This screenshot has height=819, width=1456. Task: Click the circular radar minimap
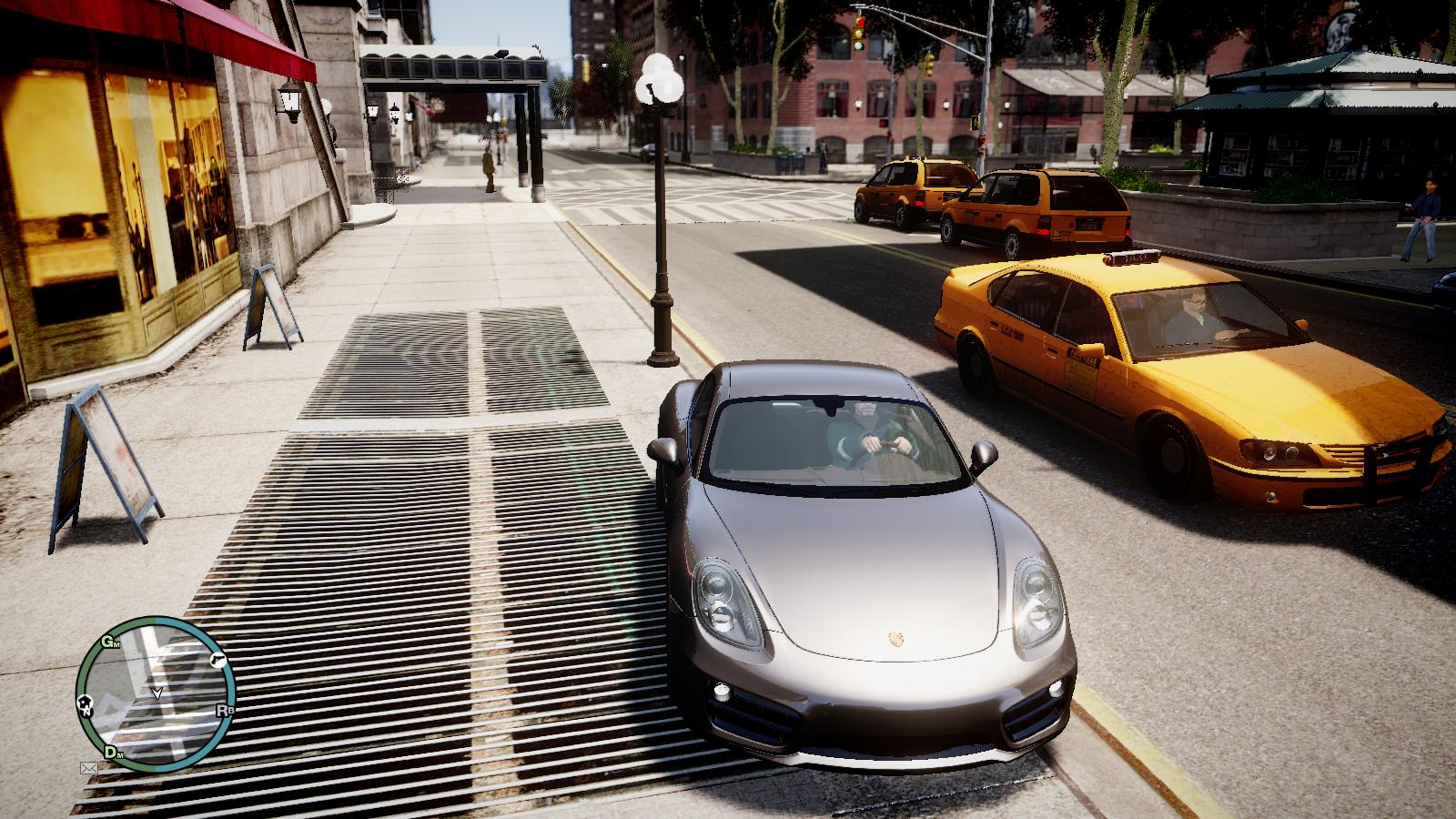click(x=156, y=694)
